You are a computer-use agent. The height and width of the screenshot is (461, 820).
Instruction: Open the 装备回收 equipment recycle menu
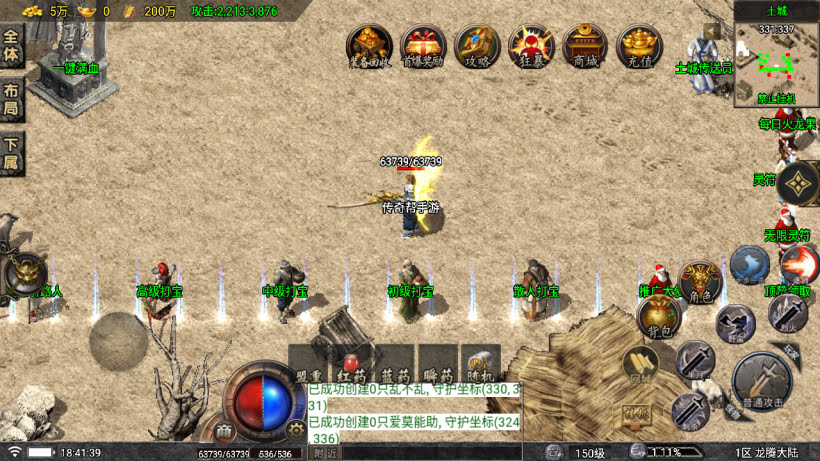point(369,45)
